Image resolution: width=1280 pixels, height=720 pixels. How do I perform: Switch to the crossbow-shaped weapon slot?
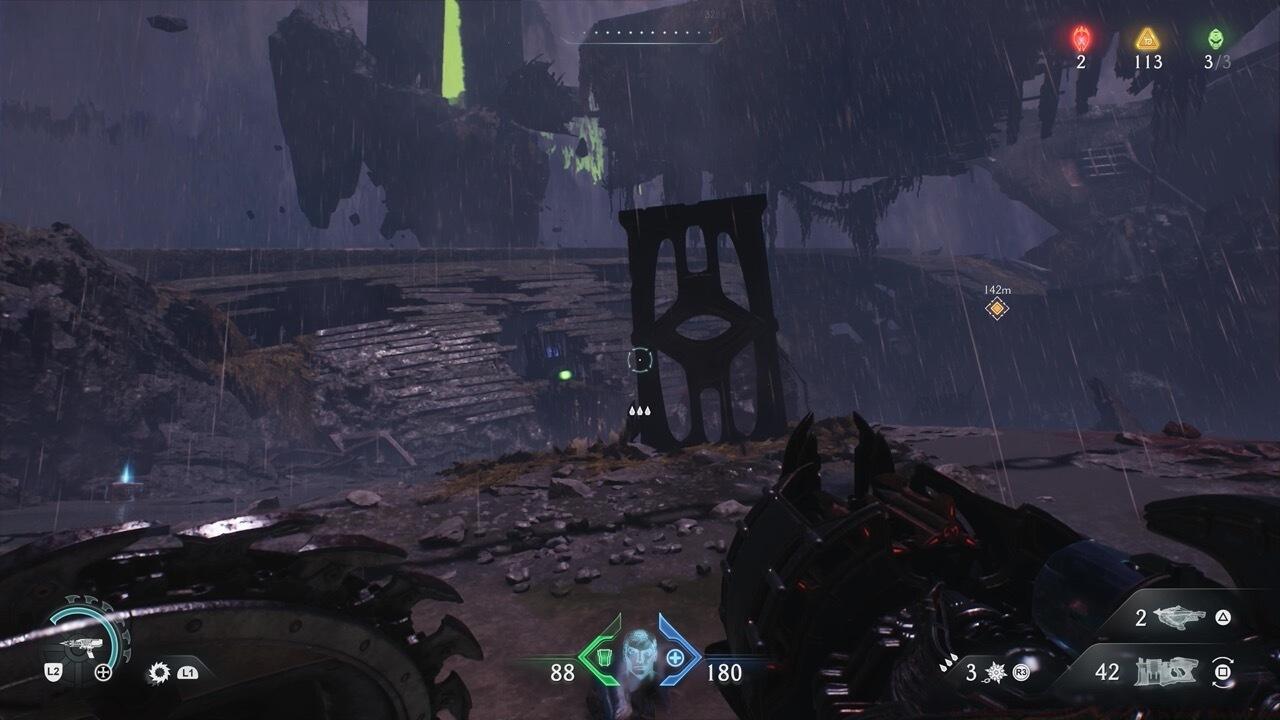click(1186, 618)
